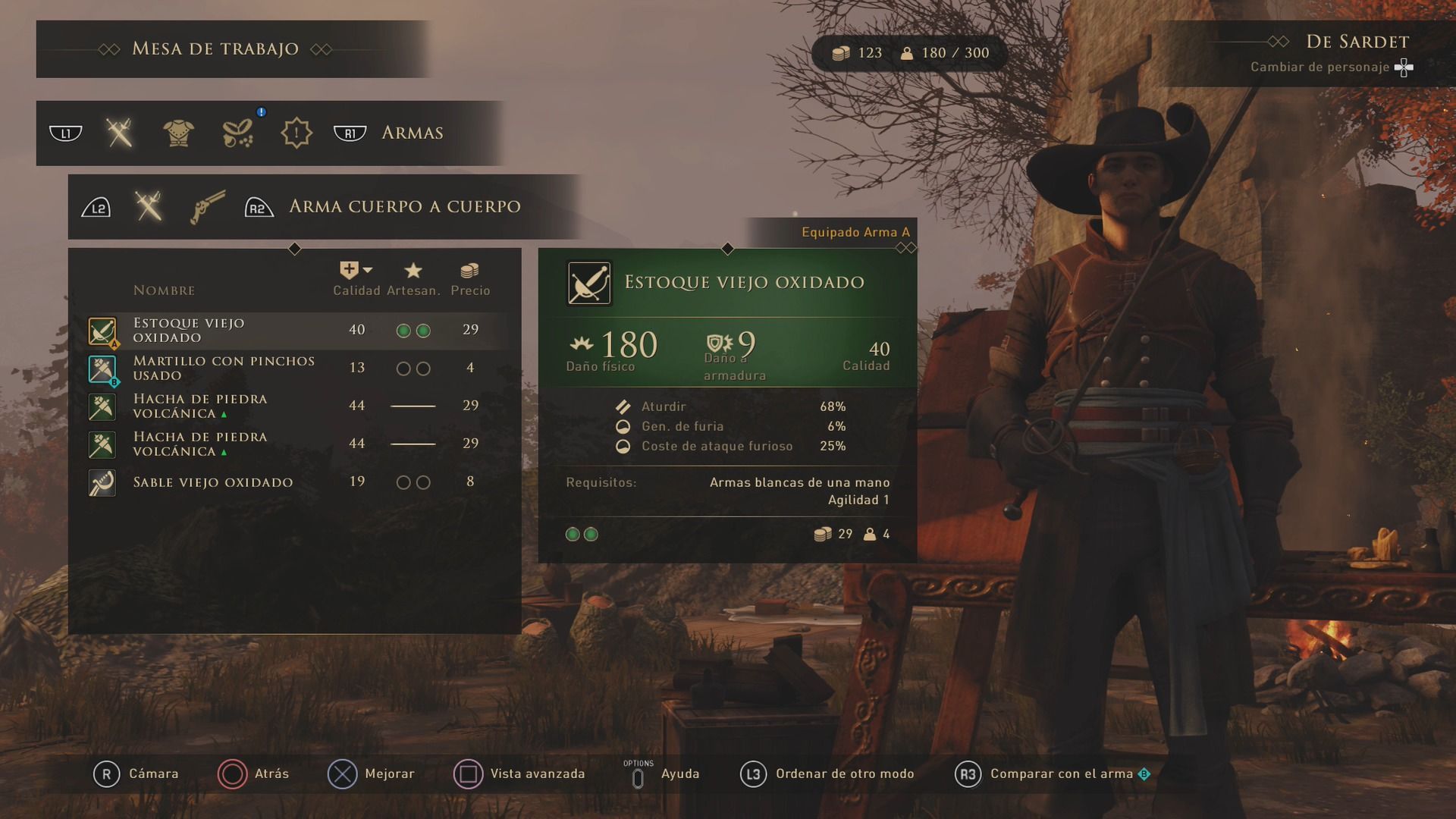
Task: Sort weapons by Precio column
Action: (x=470, y=279)
